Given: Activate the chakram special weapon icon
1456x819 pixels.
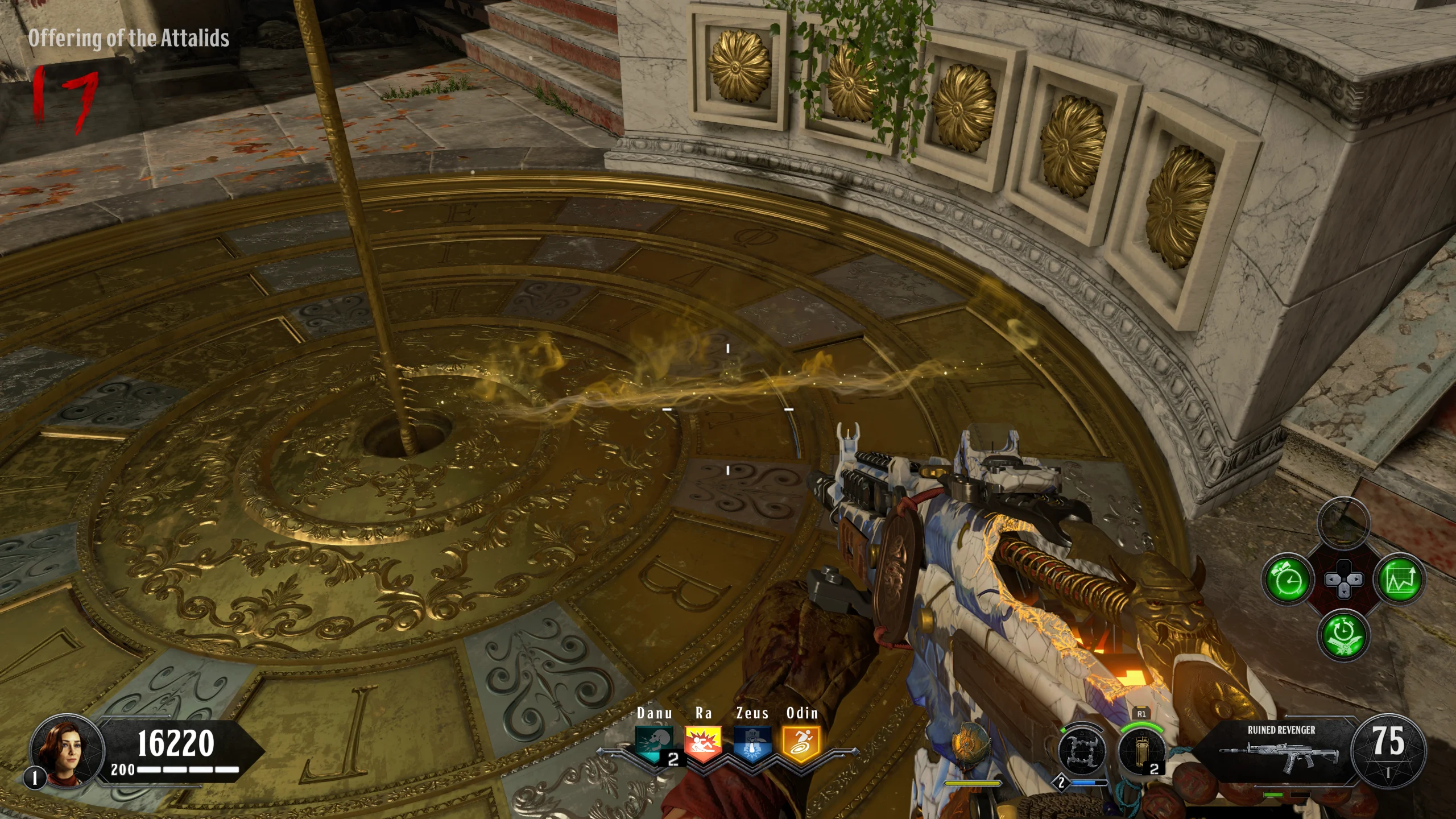Looking at the screenshot, I should tap(1082, 751).
